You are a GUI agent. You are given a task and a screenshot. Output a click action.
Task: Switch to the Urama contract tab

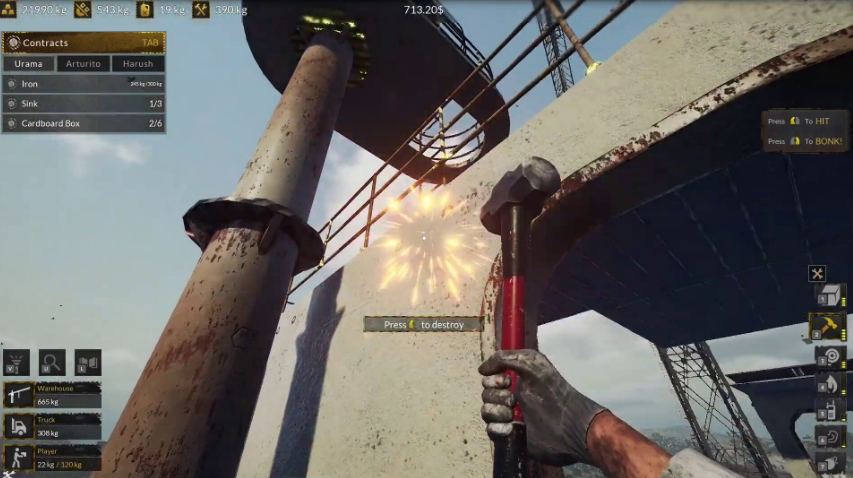coord(29,64)
